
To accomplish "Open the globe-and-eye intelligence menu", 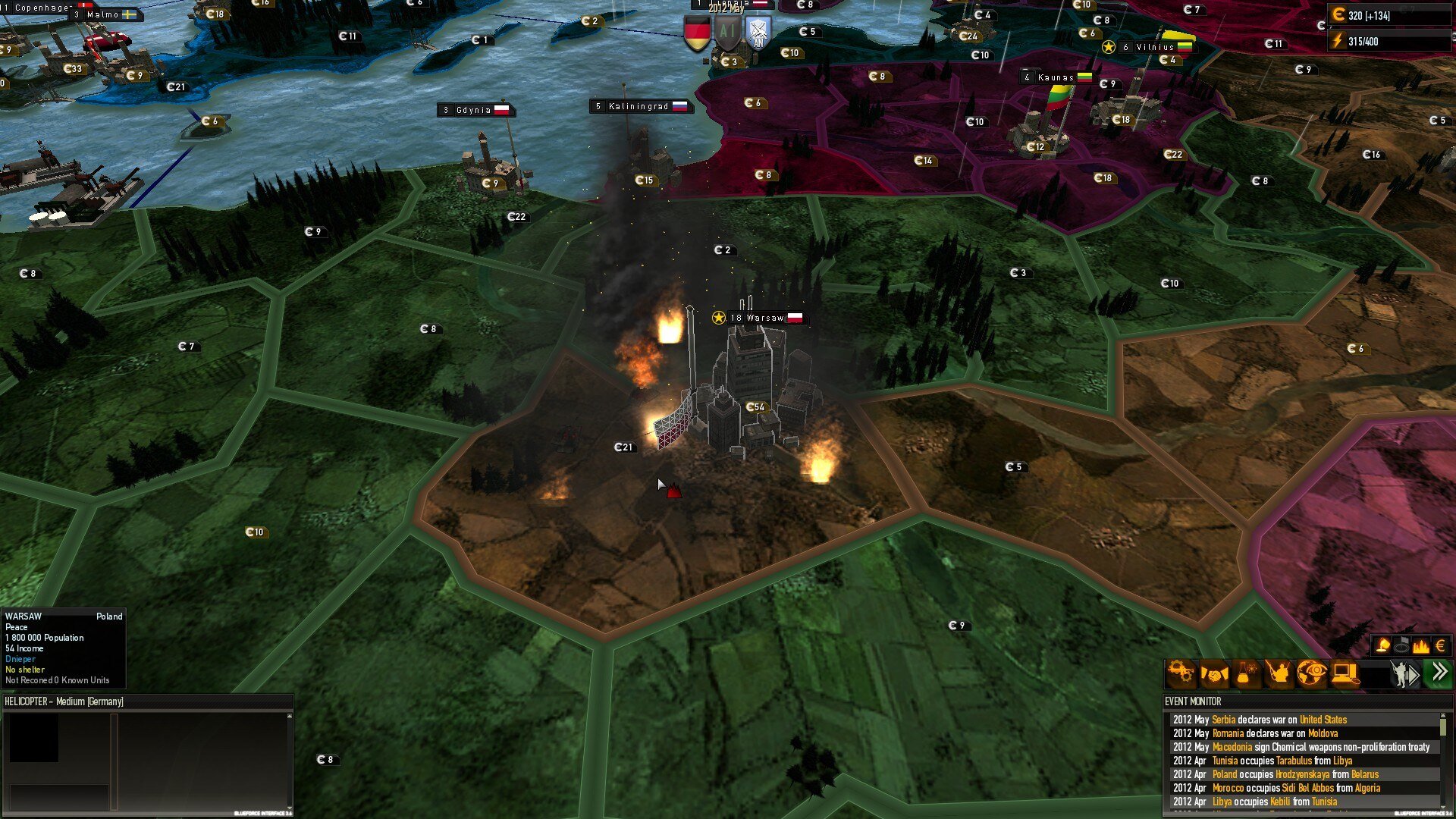I will 1312,673.
